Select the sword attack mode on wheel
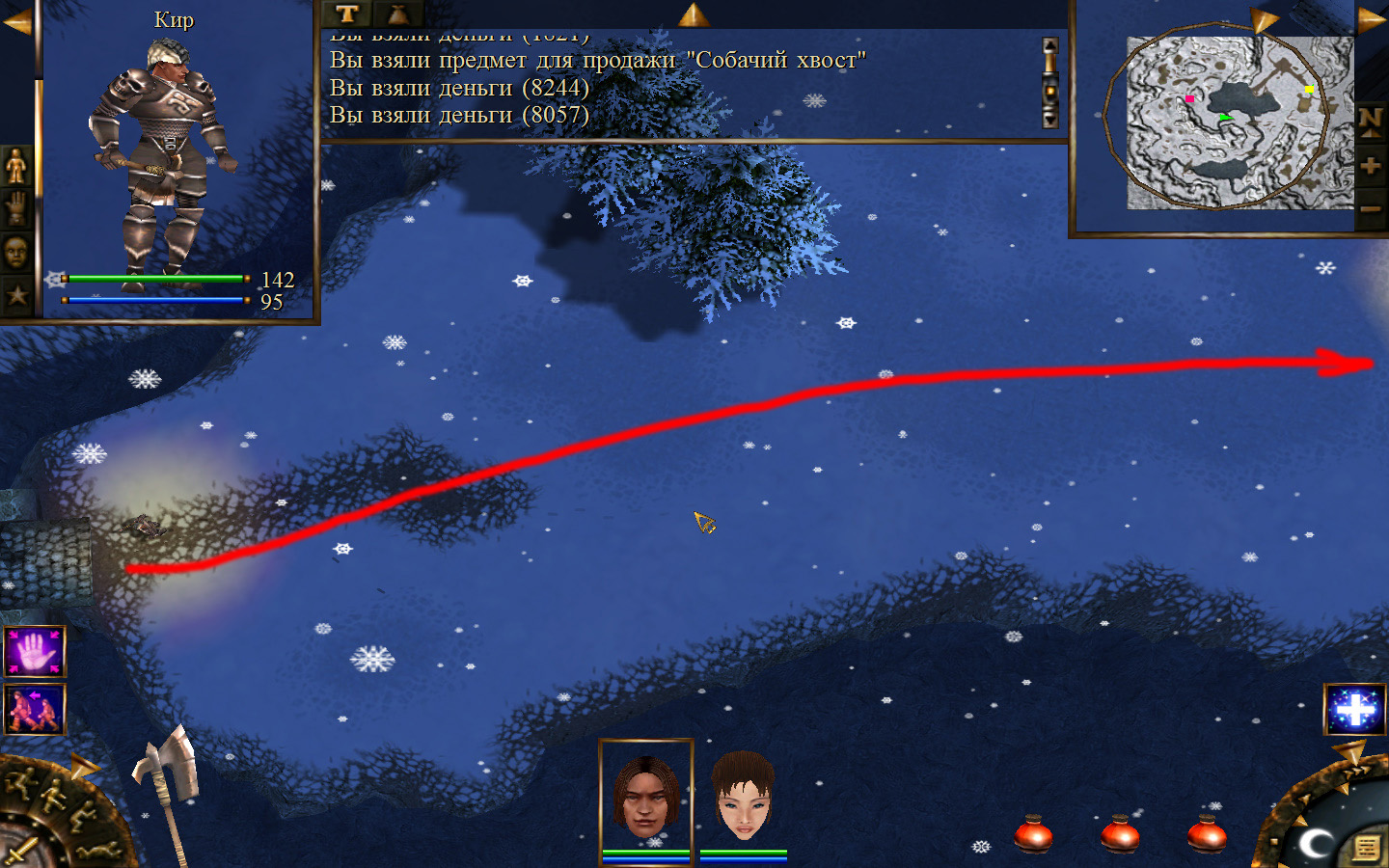The image size is (1389, 868). point(19,853)
